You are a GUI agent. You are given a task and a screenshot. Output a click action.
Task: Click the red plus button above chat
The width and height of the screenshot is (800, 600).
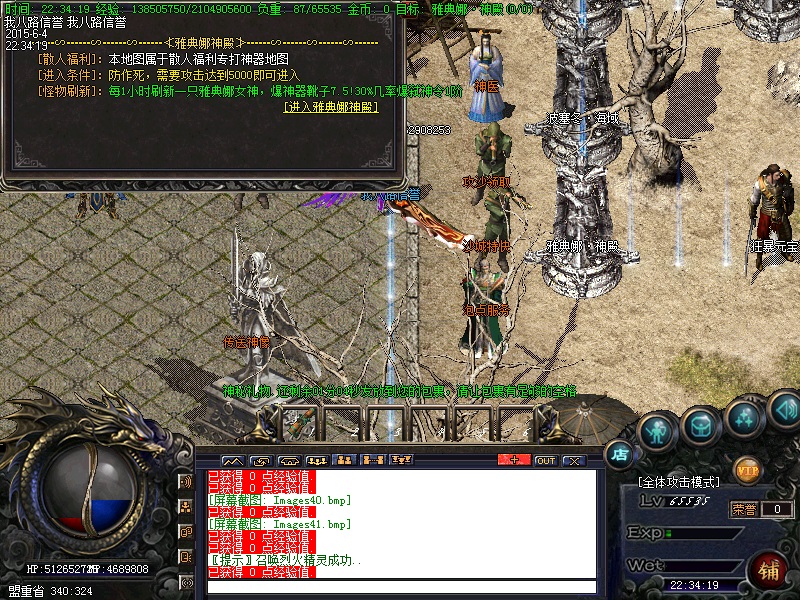(x=514, y=460)
